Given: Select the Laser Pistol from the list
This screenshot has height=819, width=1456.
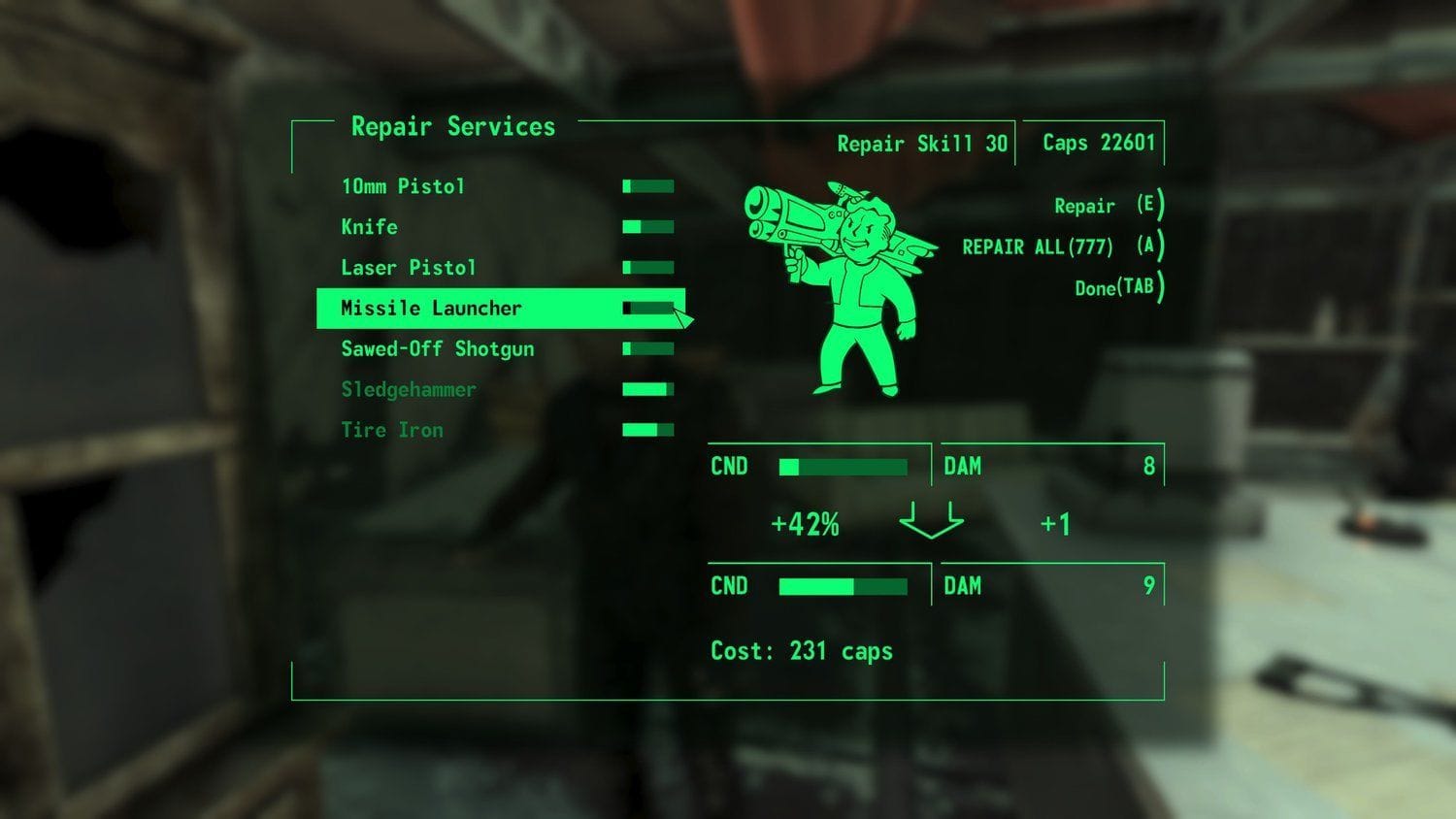Looking at the screenshot, I should [x=408, y=268].
